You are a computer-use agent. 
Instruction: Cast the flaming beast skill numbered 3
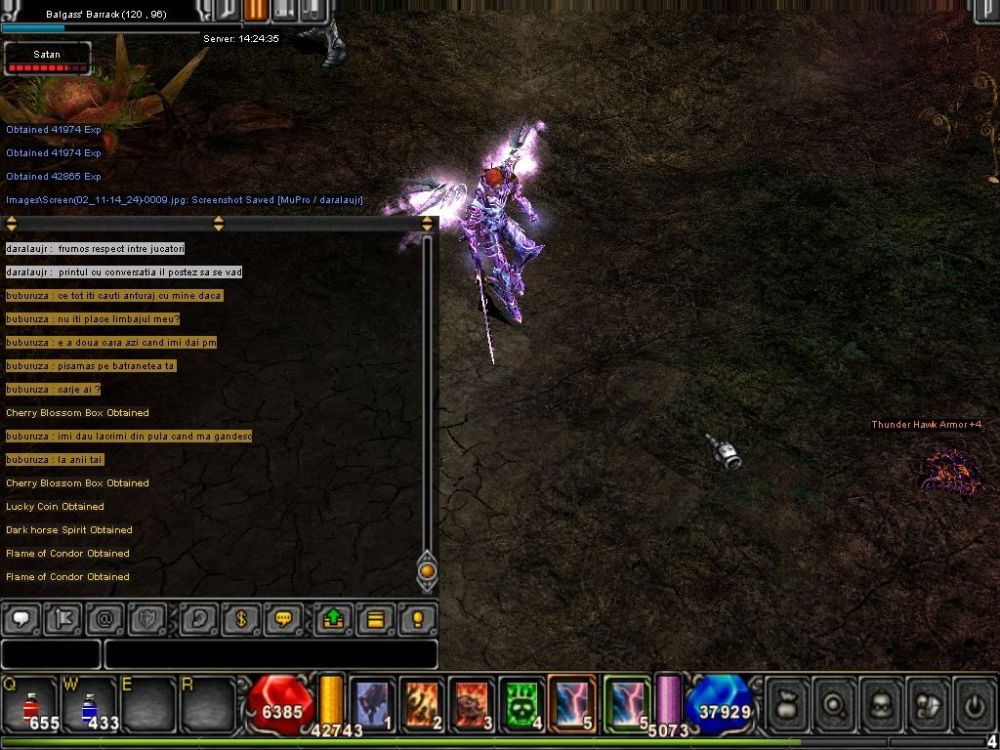471,703
